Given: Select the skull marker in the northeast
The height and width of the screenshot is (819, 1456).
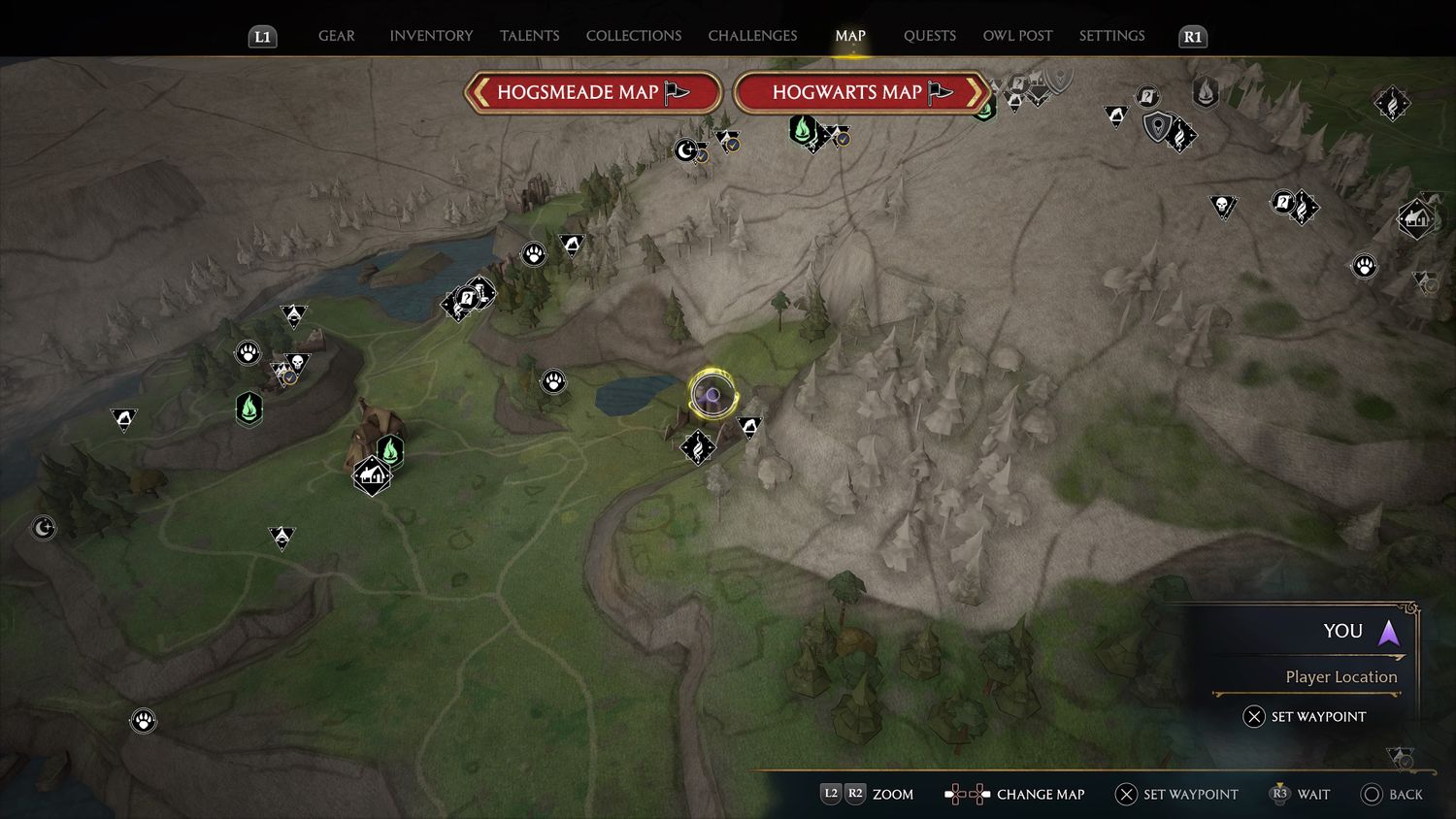Looking at the screenshot, I should tap(1222, 206).
